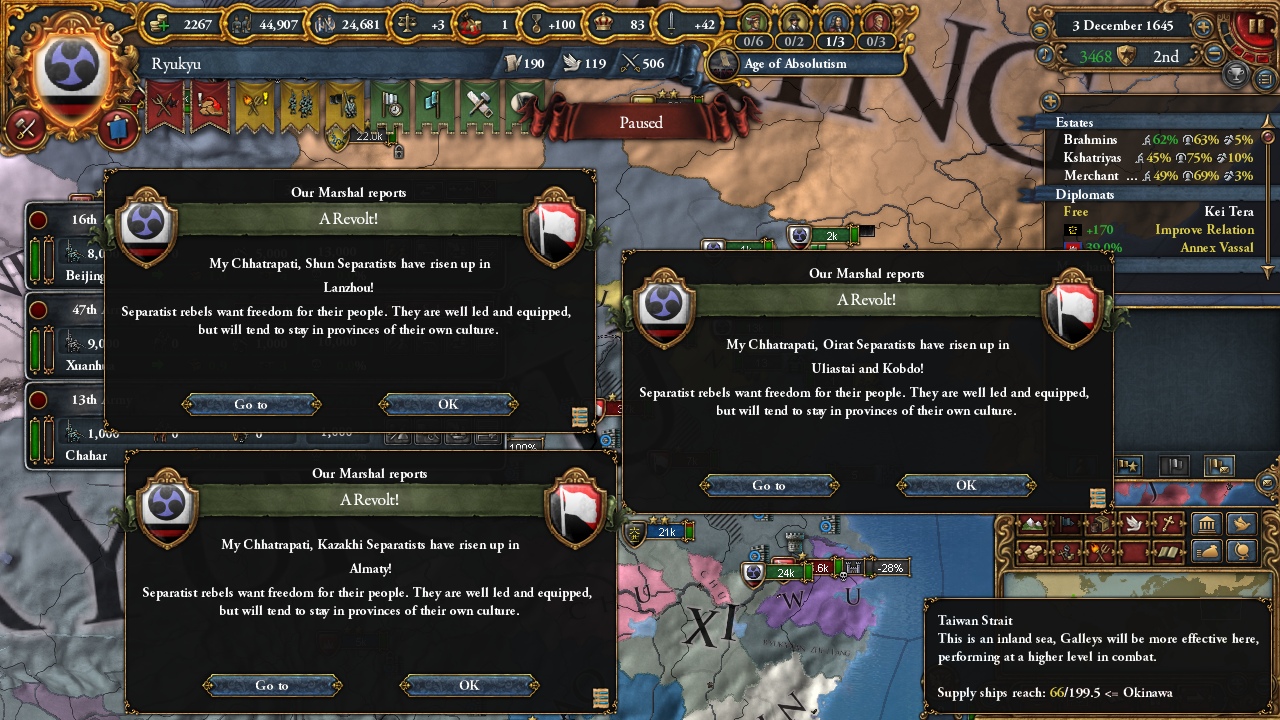Increase game speed with the plus button
The height and width of the screenshot is (720, 1280).
click(x=1204, y=27)
